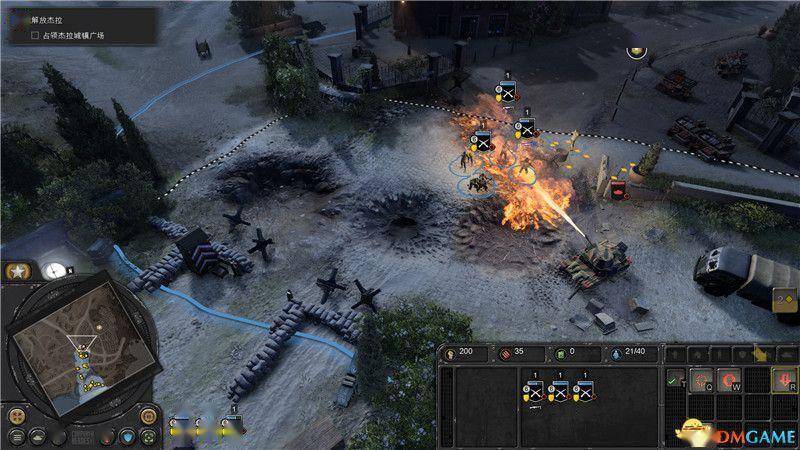The width and height of the screenshot is (800, 450).
Task: Open the commander star badge
Action: [18, 272]
